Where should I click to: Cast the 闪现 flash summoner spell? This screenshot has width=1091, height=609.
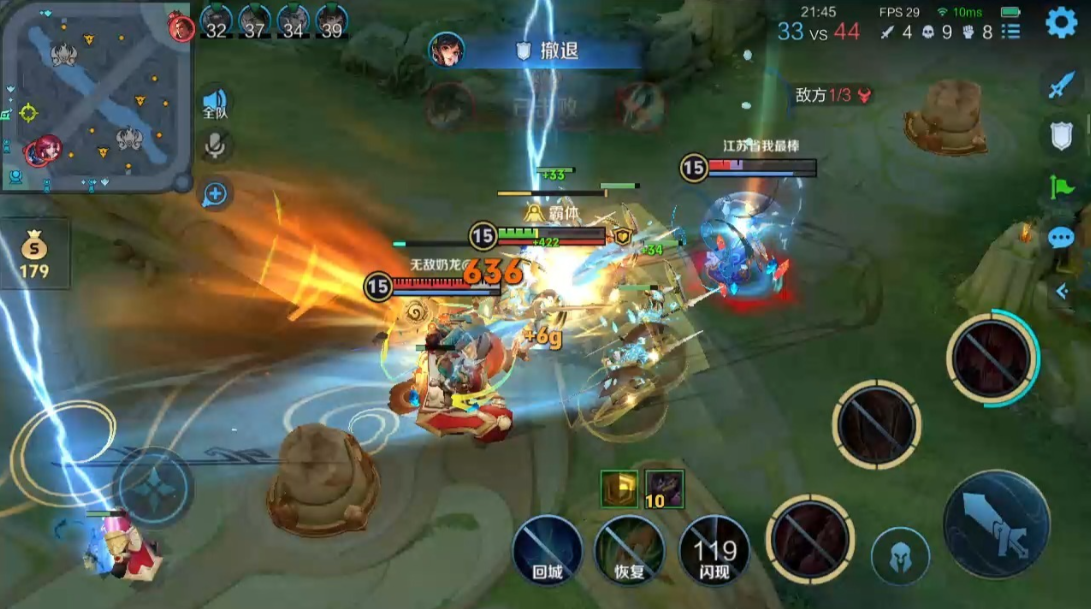714,549
